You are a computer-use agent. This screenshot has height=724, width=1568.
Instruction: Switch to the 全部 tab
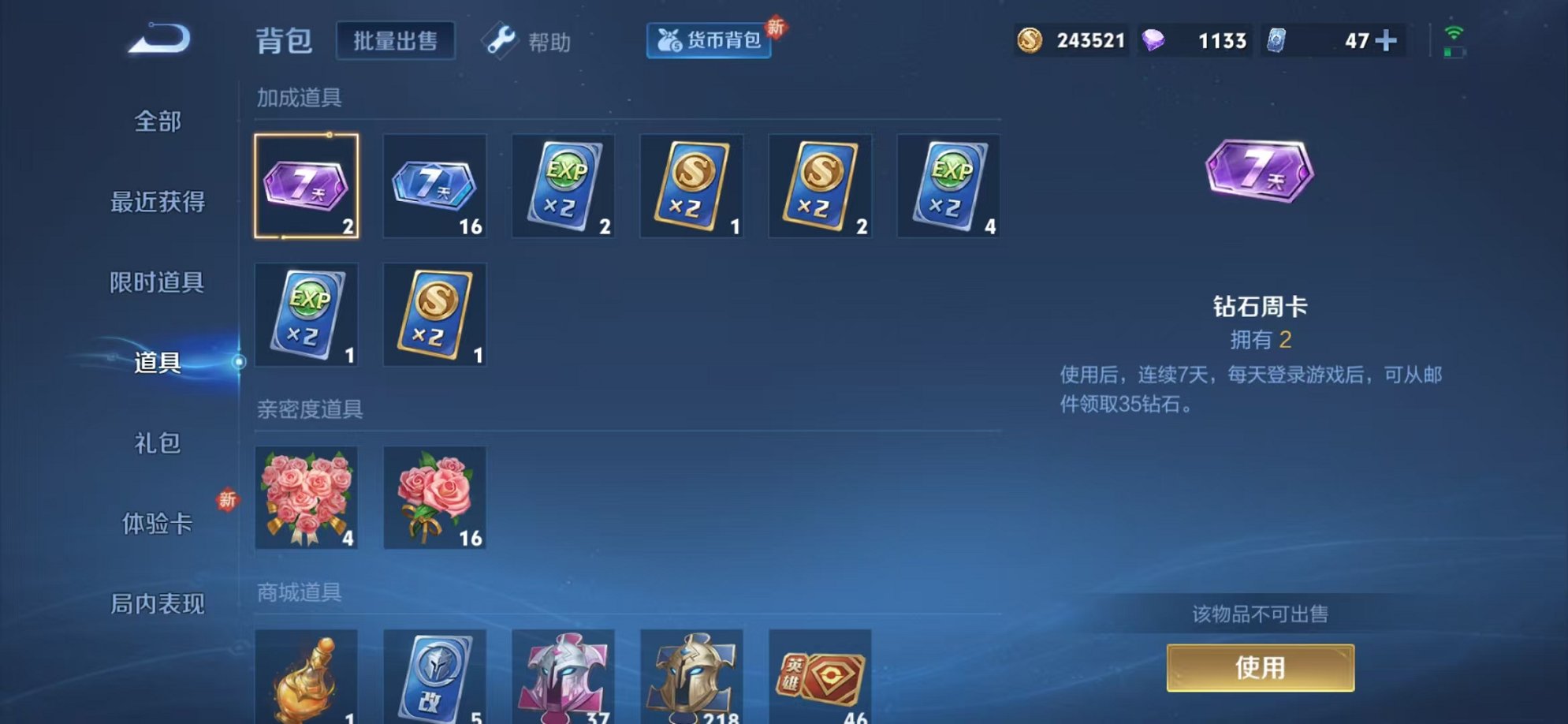[159, 122]
